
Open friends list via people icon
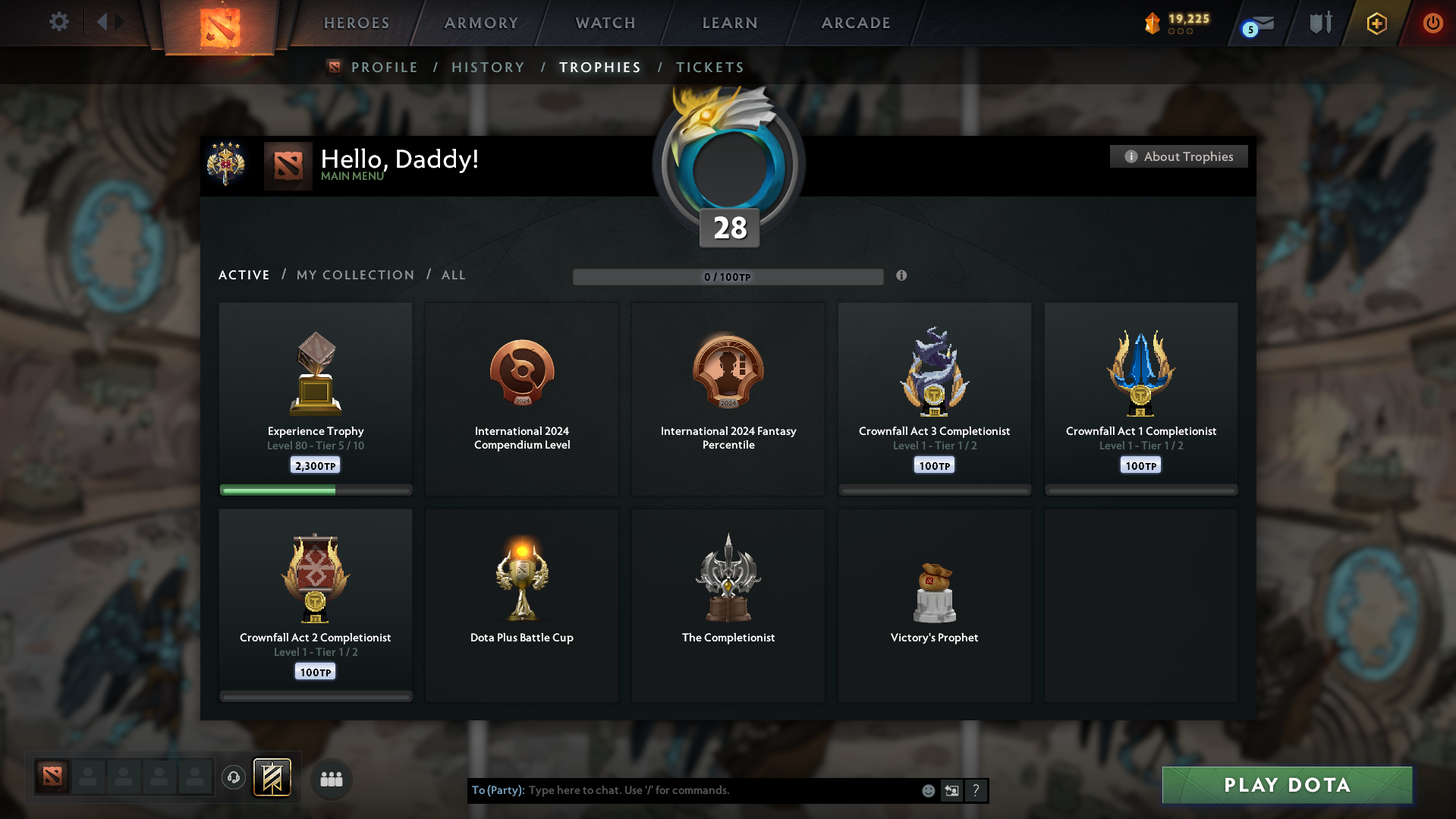point(331,778)
